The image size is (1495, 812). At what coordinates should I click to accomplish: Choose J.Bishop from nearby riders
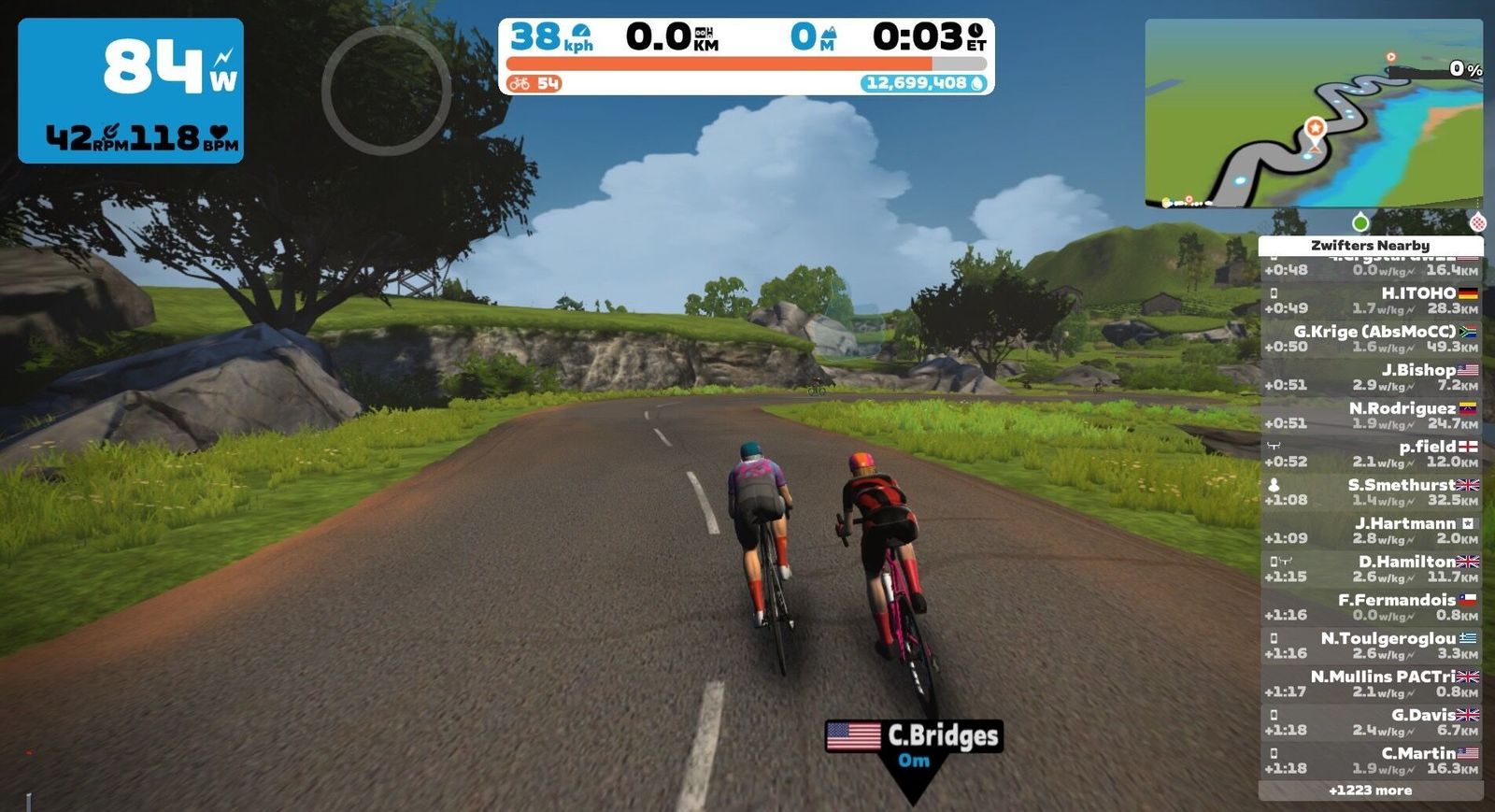pyautogui.click(x=1371, y=377)
